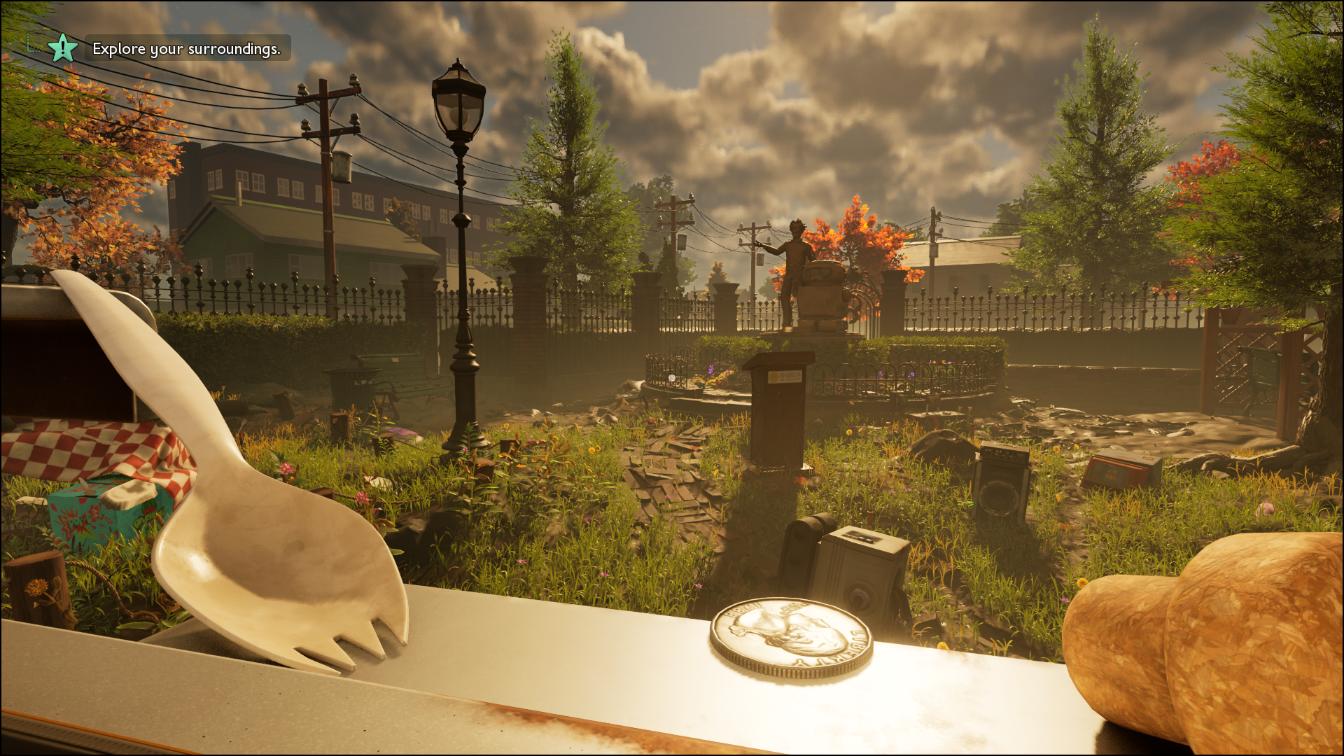The image size is (1344, 756).
Task: Click the green star objective icon
Action: coord(63,47)
